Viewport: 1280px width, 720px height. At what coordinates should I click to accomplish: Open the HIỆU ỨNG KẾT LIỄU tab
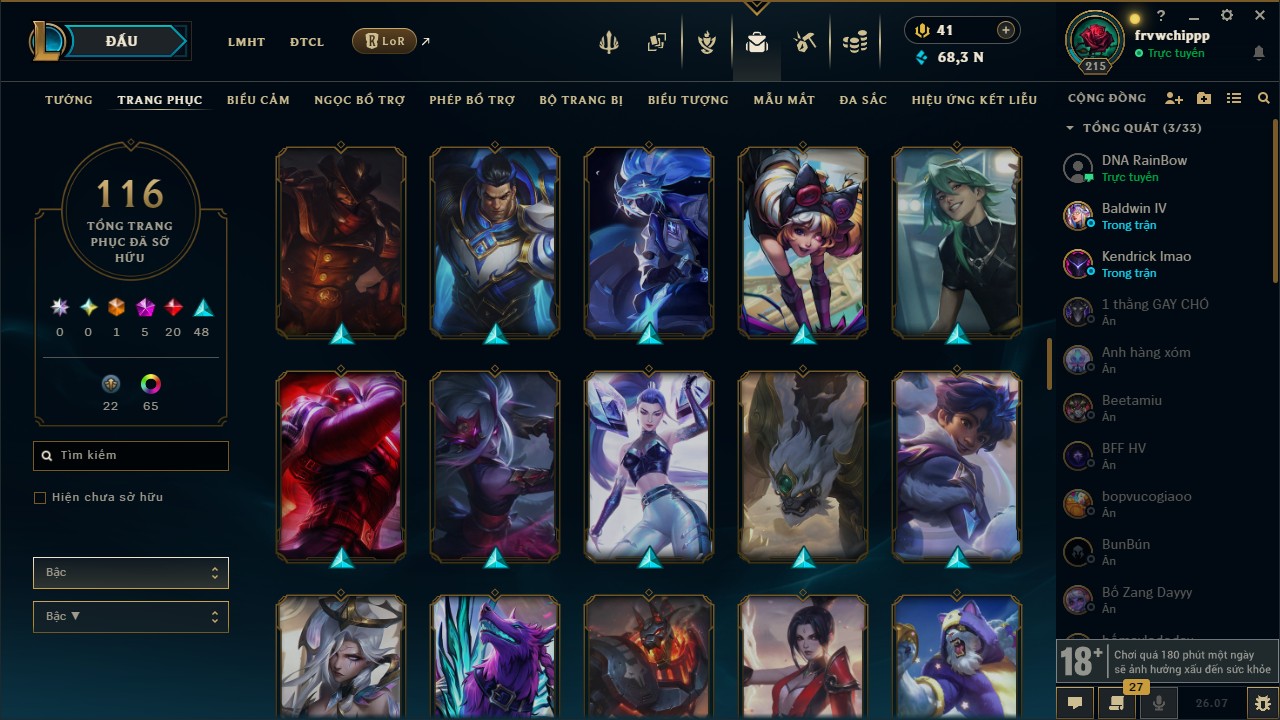click(974, 100)
